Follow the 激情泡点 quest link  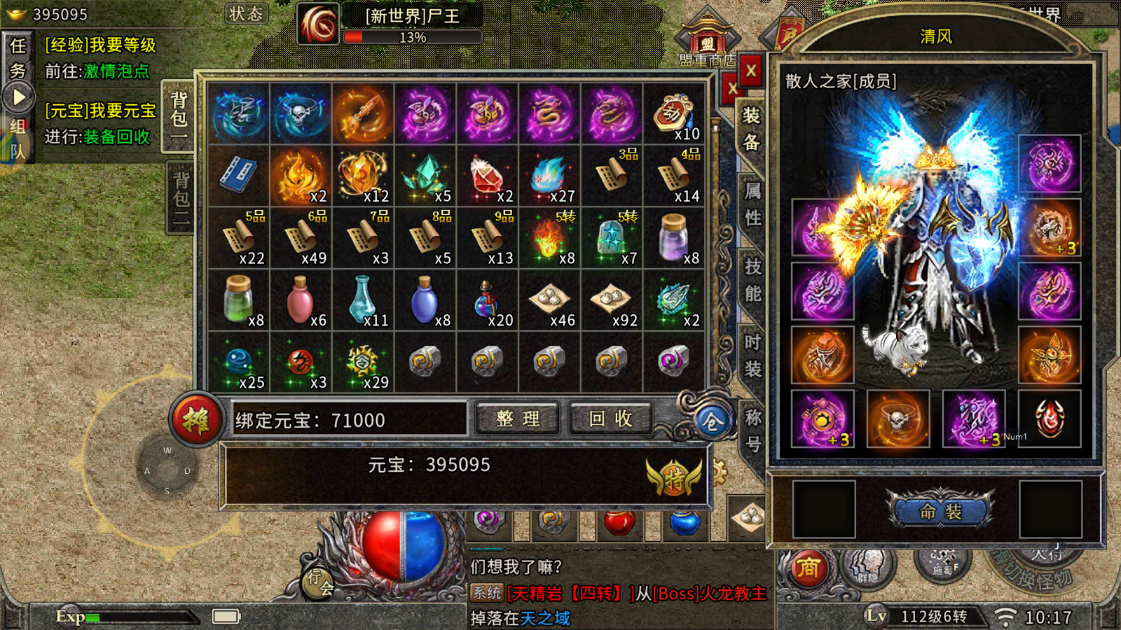(x=116, y=72)
